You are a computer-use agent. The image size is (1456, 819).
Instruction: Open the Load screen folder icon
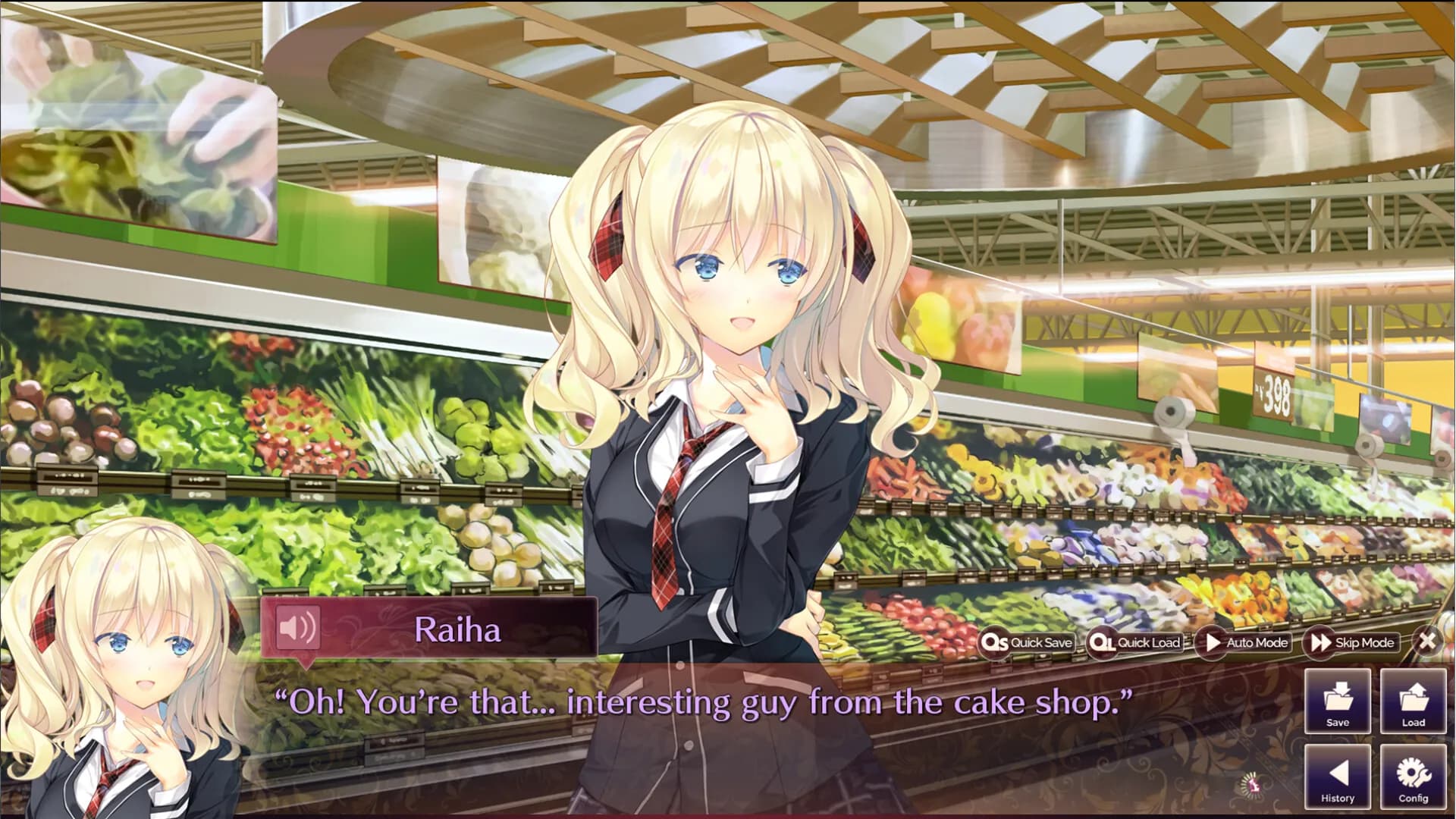pos(1413,700)
